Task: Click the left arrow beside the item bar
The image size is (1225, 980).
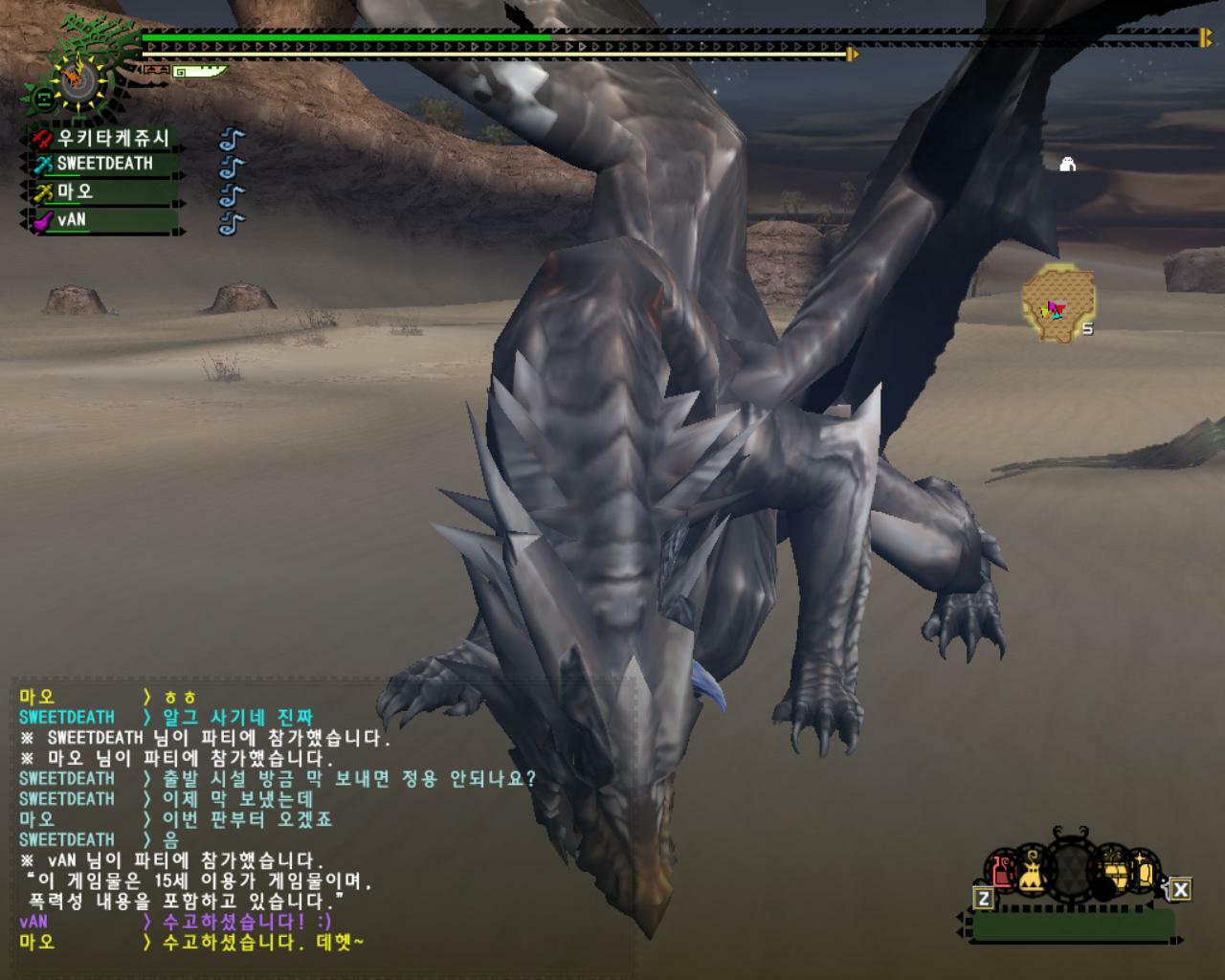Action: 961,914
